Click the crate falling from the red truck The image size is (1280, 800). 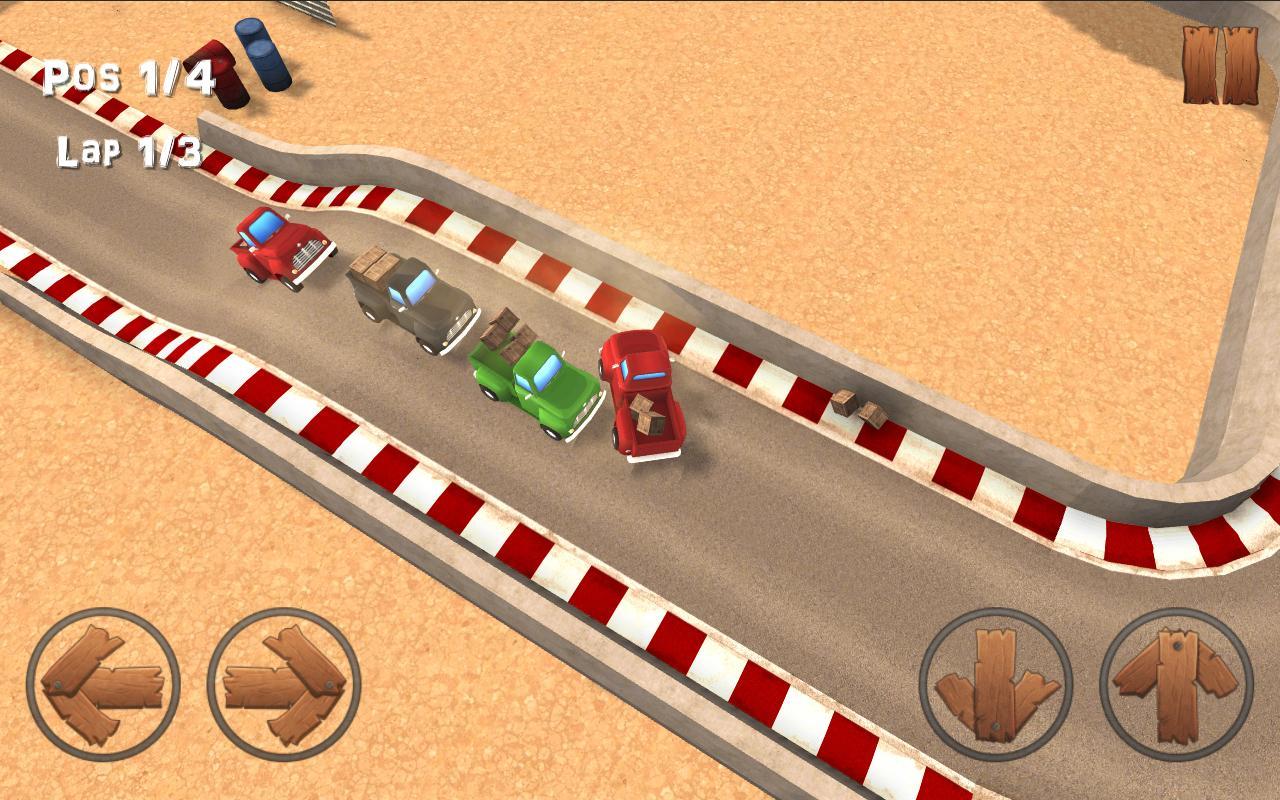point(645,415)
